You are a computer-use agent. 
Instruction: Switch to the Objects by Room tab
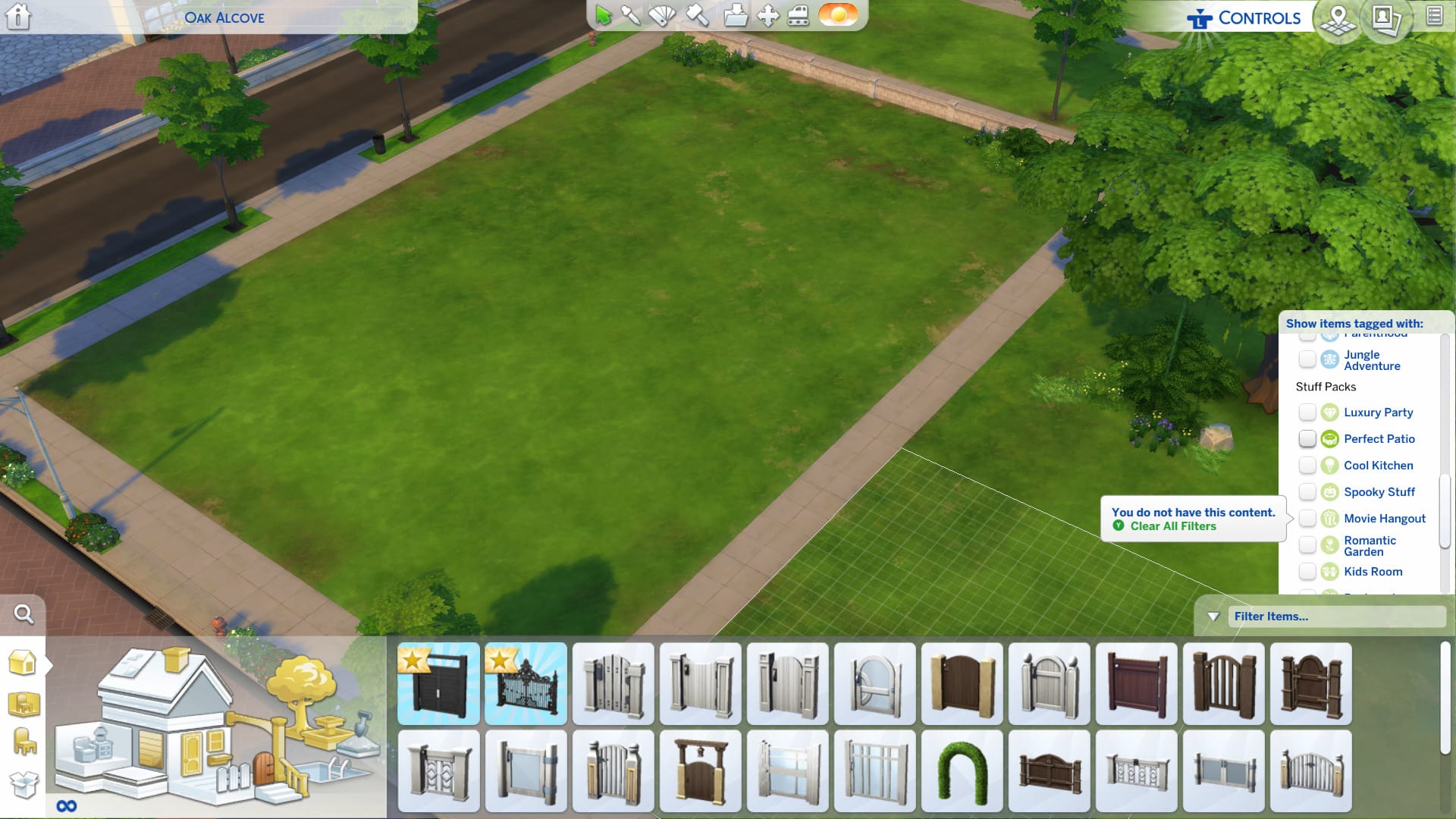pos(23,704)
